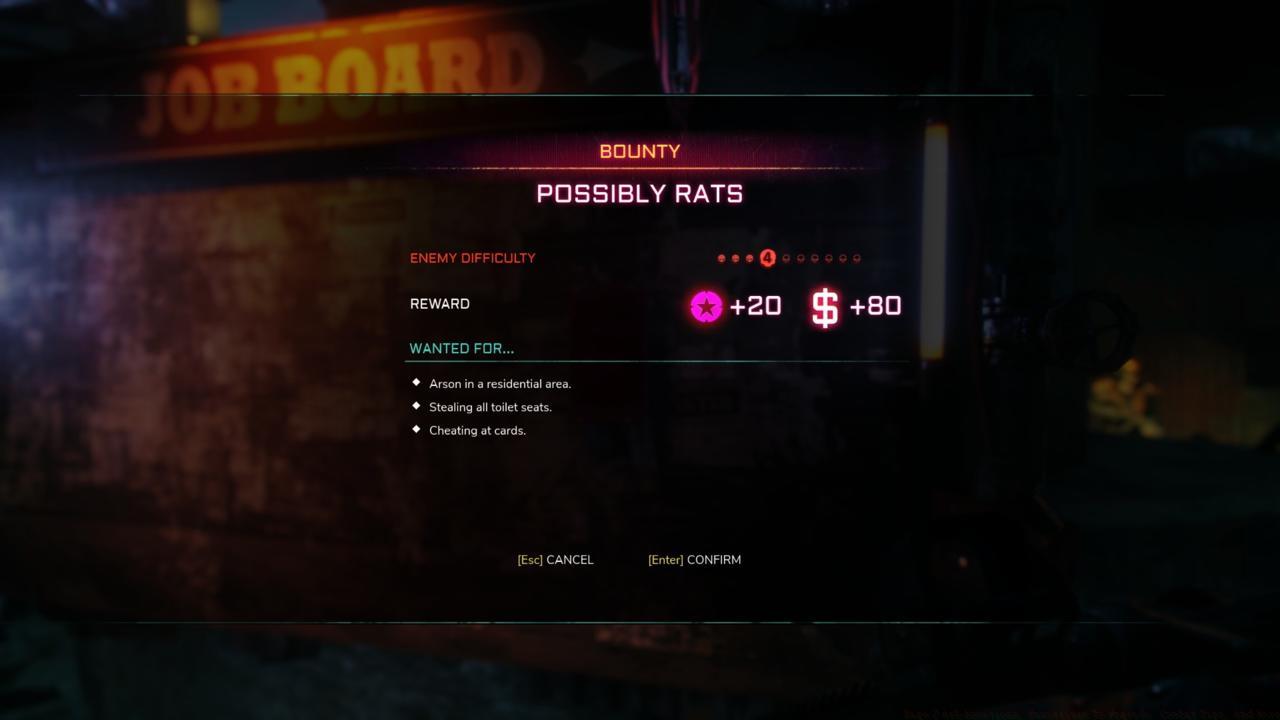The height and width of the screenshot is (720, 1280).
Task: Click the diamond bullet beside "Stealing all toilet seats"
Action: (414, 406)
